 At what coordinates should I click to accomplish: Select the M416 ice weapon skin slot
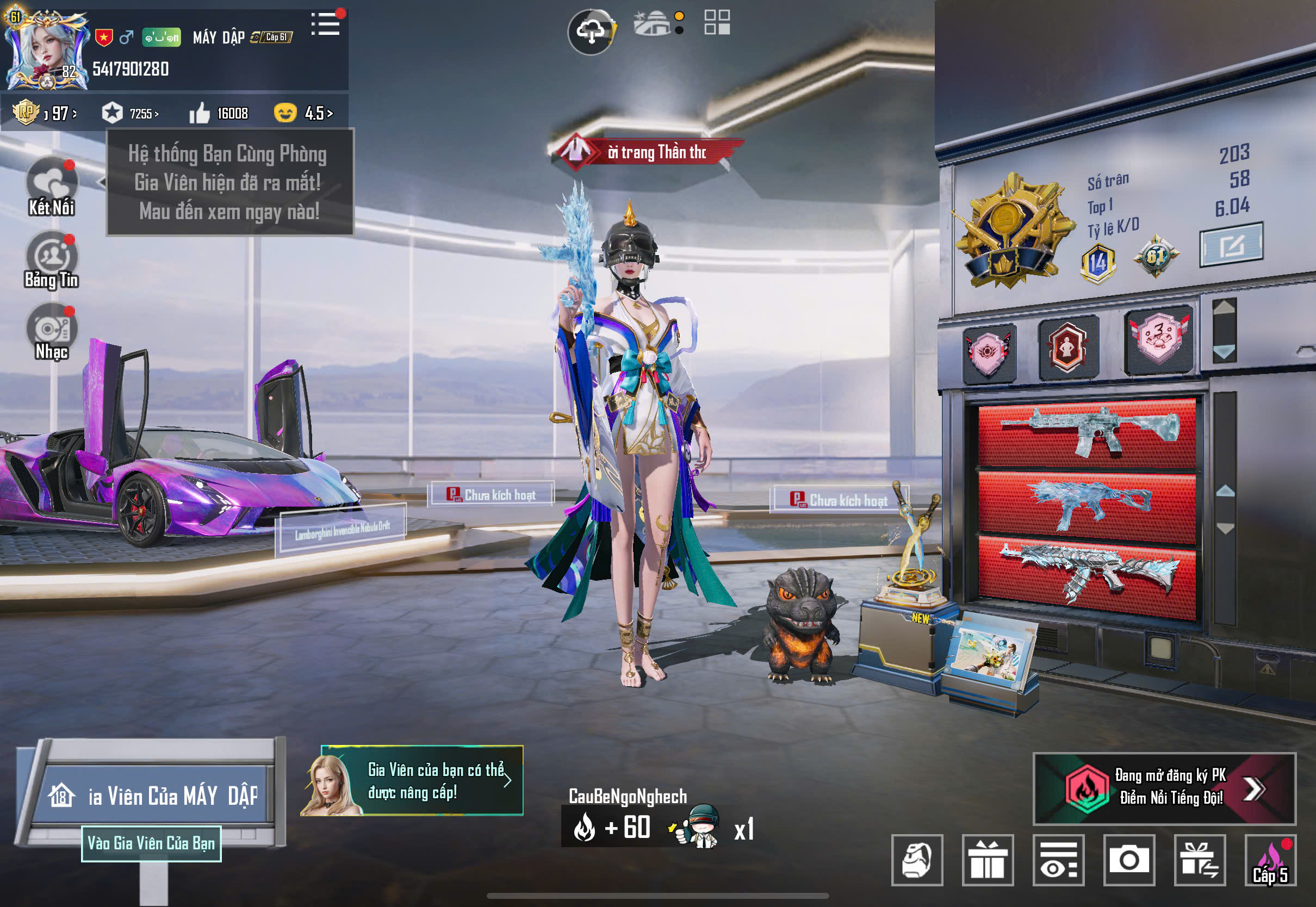point(1087,431)
